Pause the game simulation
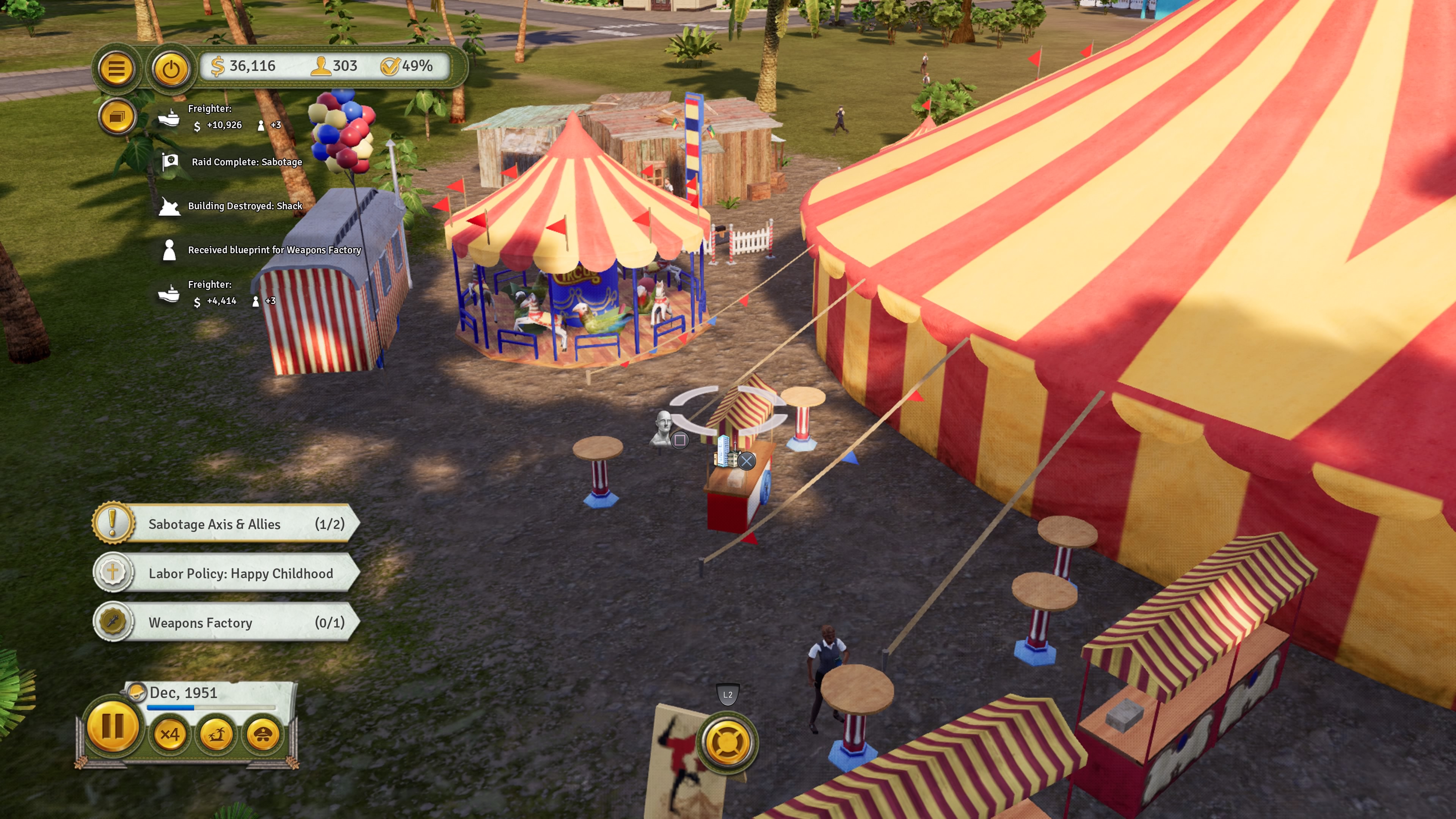Viewport: 1456px width, 819px height. (113, 727)
